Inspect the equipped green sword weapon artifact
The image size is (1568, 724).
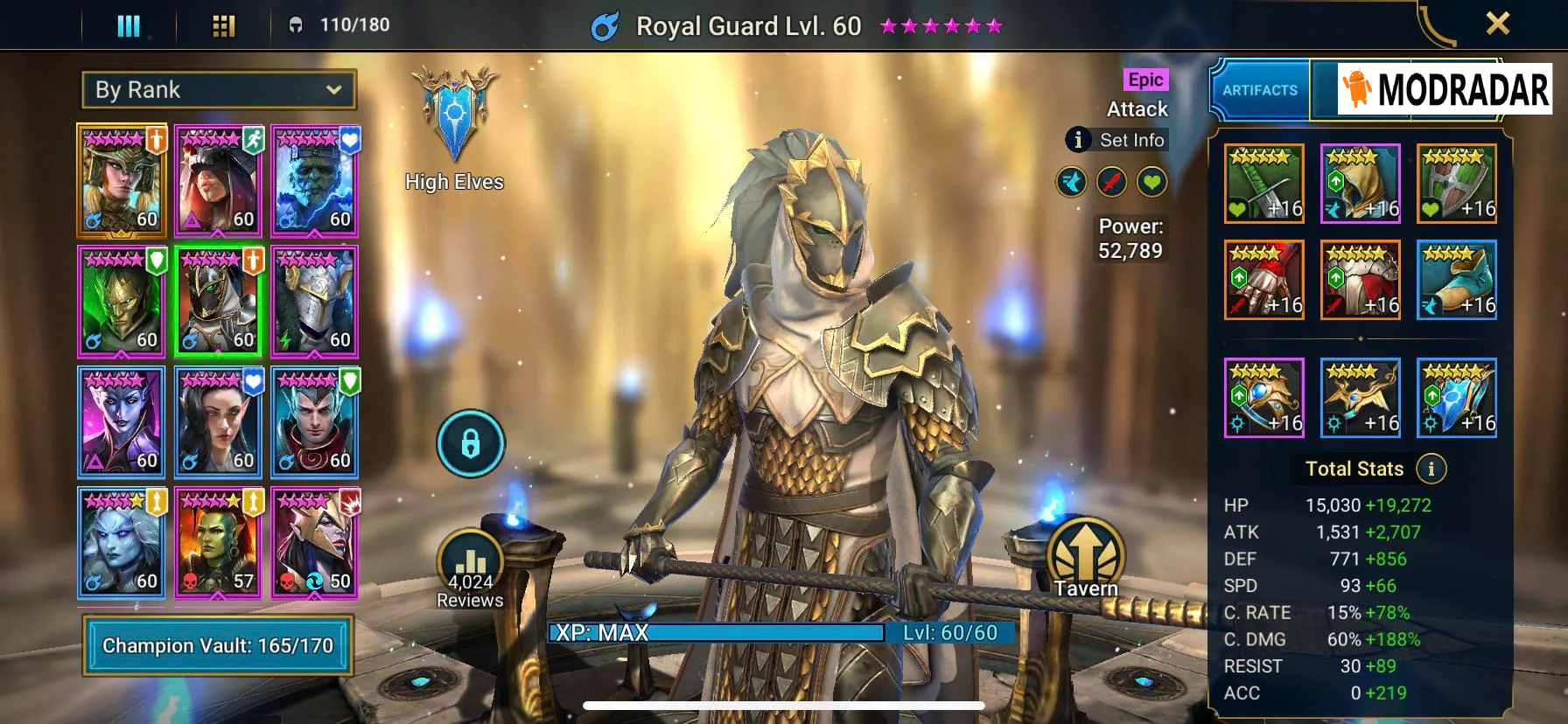[1263, 184]
